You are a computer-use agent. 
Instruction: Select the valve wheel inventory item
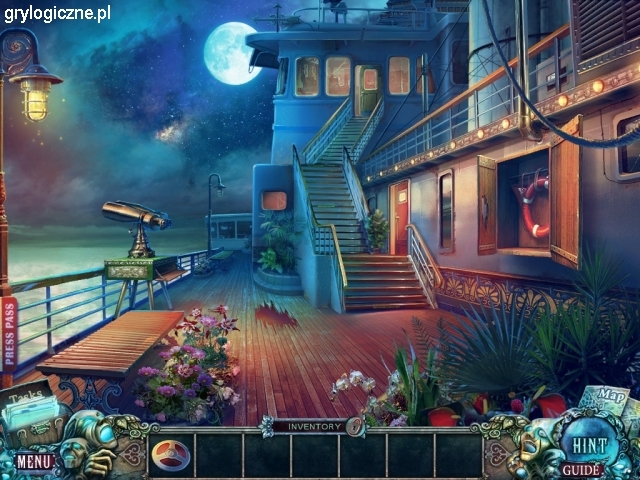pos(171,455)
